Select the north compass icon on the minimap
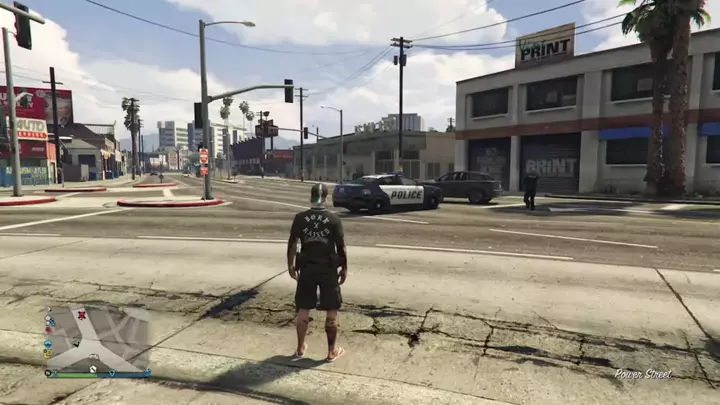The image size is (720, 405). coord(48,373)
